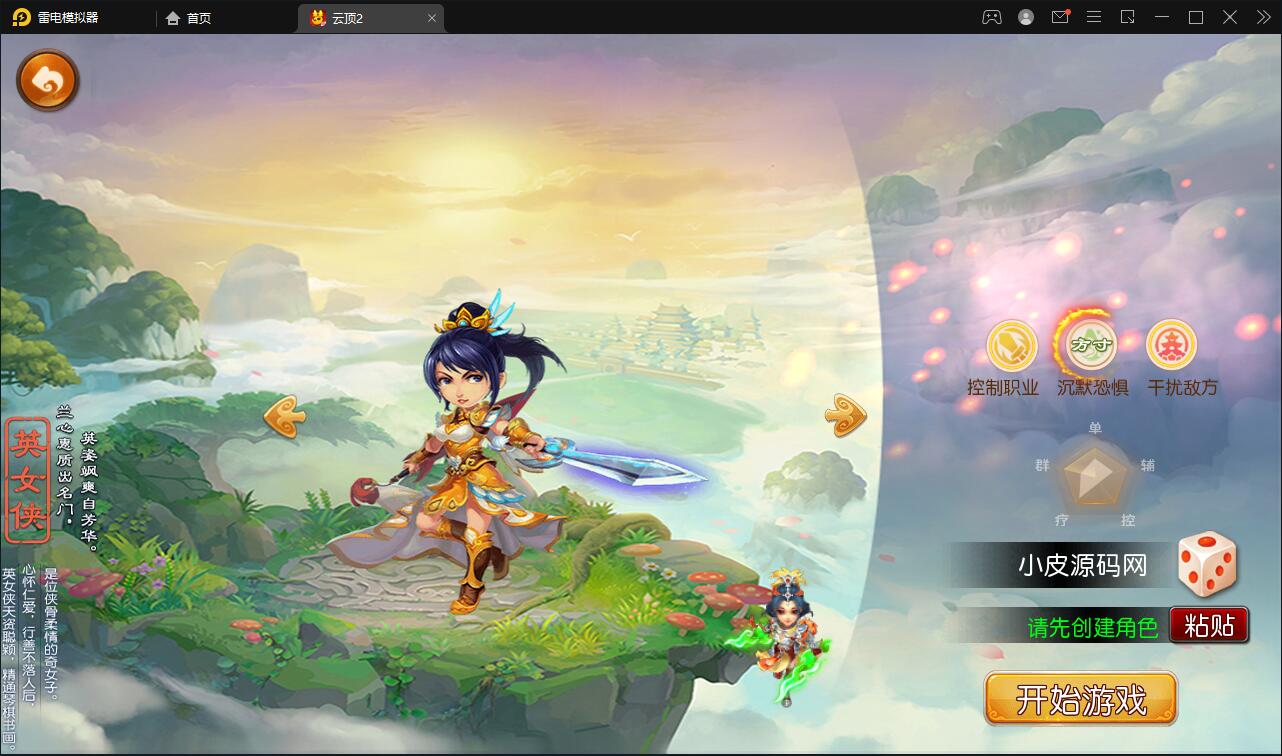The width and height of the screenshot is (1282, 756).
Task: Select the 干扰敌方 skill icon
Action: tap(1172, 344)
